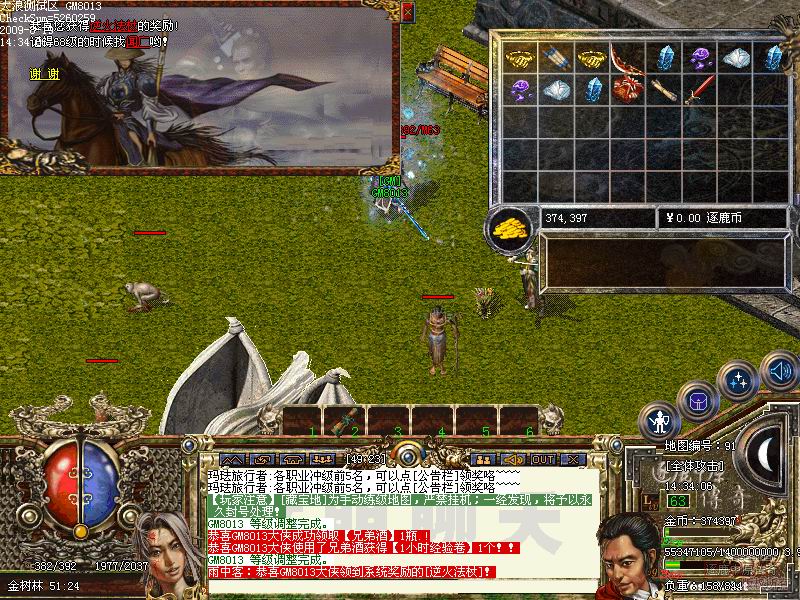The height and width of the screenshot is (600, 800).
Task: Pick the red sword in the inventory
Action: click(x=699, y=90)
